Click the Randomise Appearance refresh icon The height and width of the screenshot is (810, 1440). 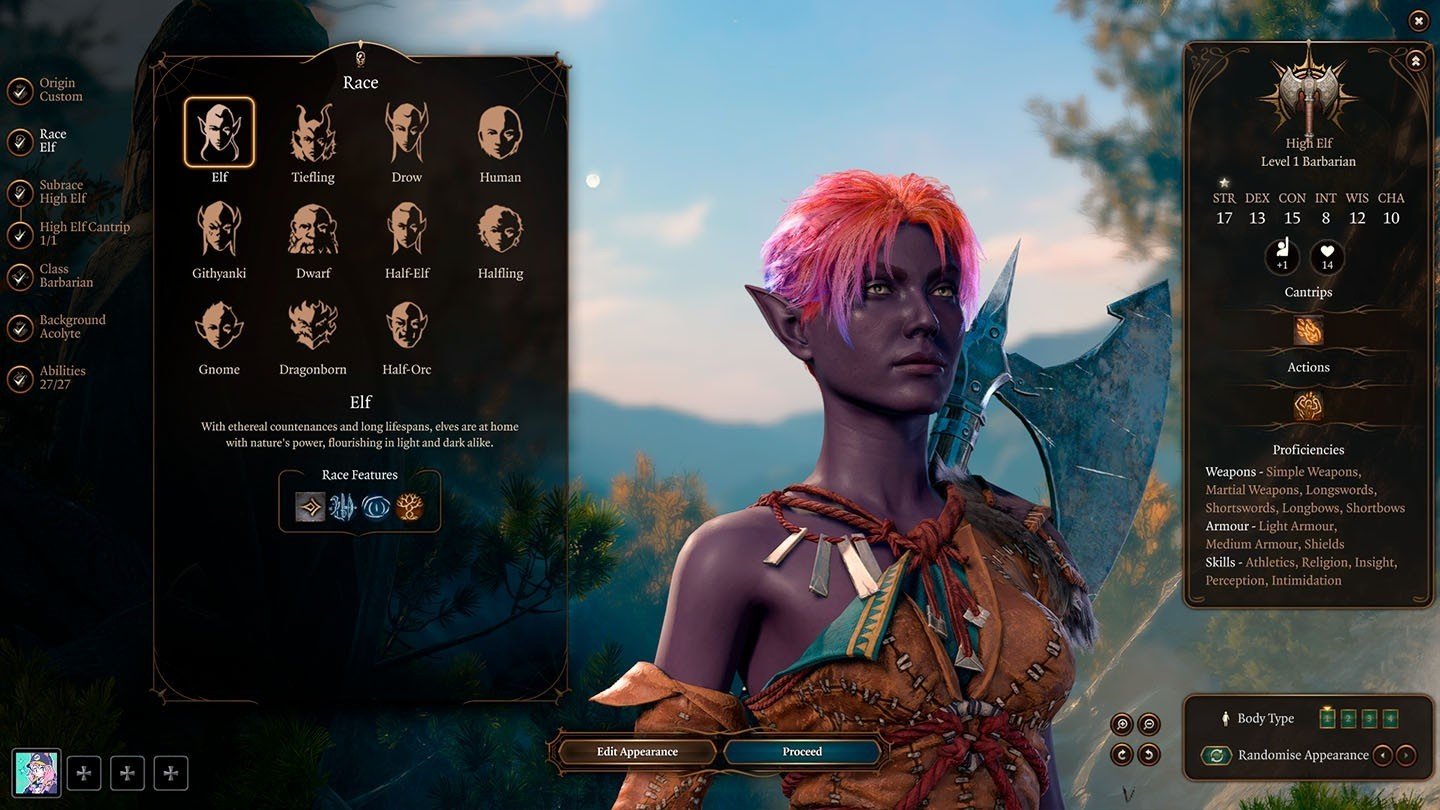(x=1217, y=755)
